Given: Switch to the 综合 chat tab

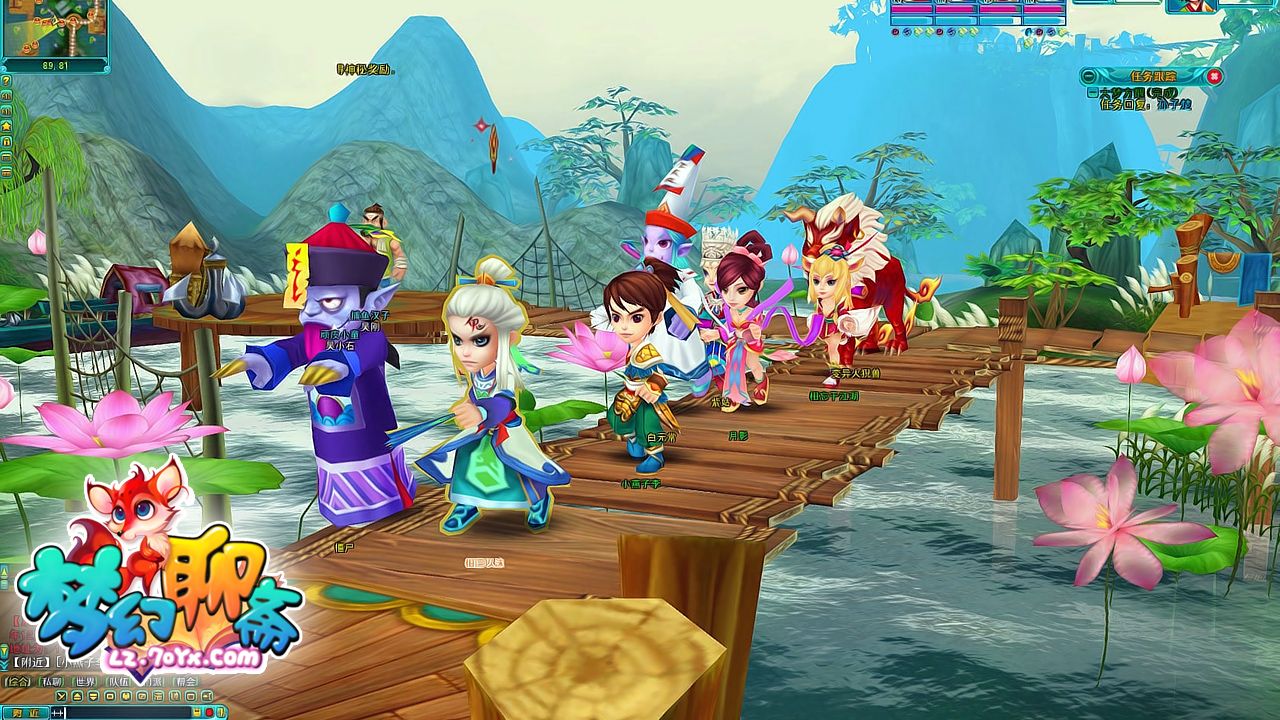Looking at the screenshot, I should pyautogui.click(x=17, y=682).
